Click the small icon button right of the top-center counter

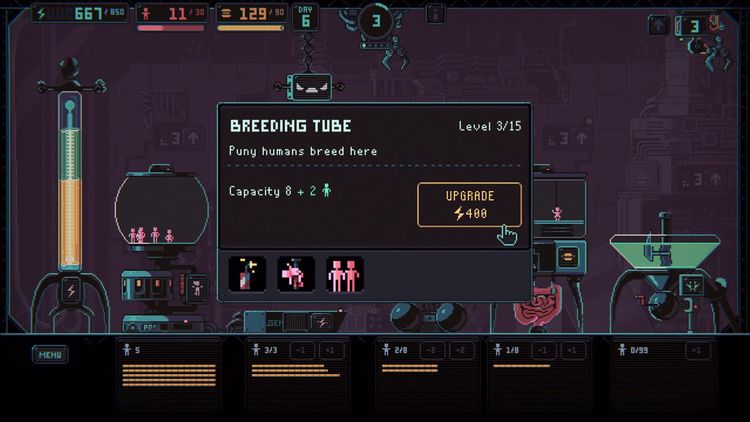pos(435,13)
